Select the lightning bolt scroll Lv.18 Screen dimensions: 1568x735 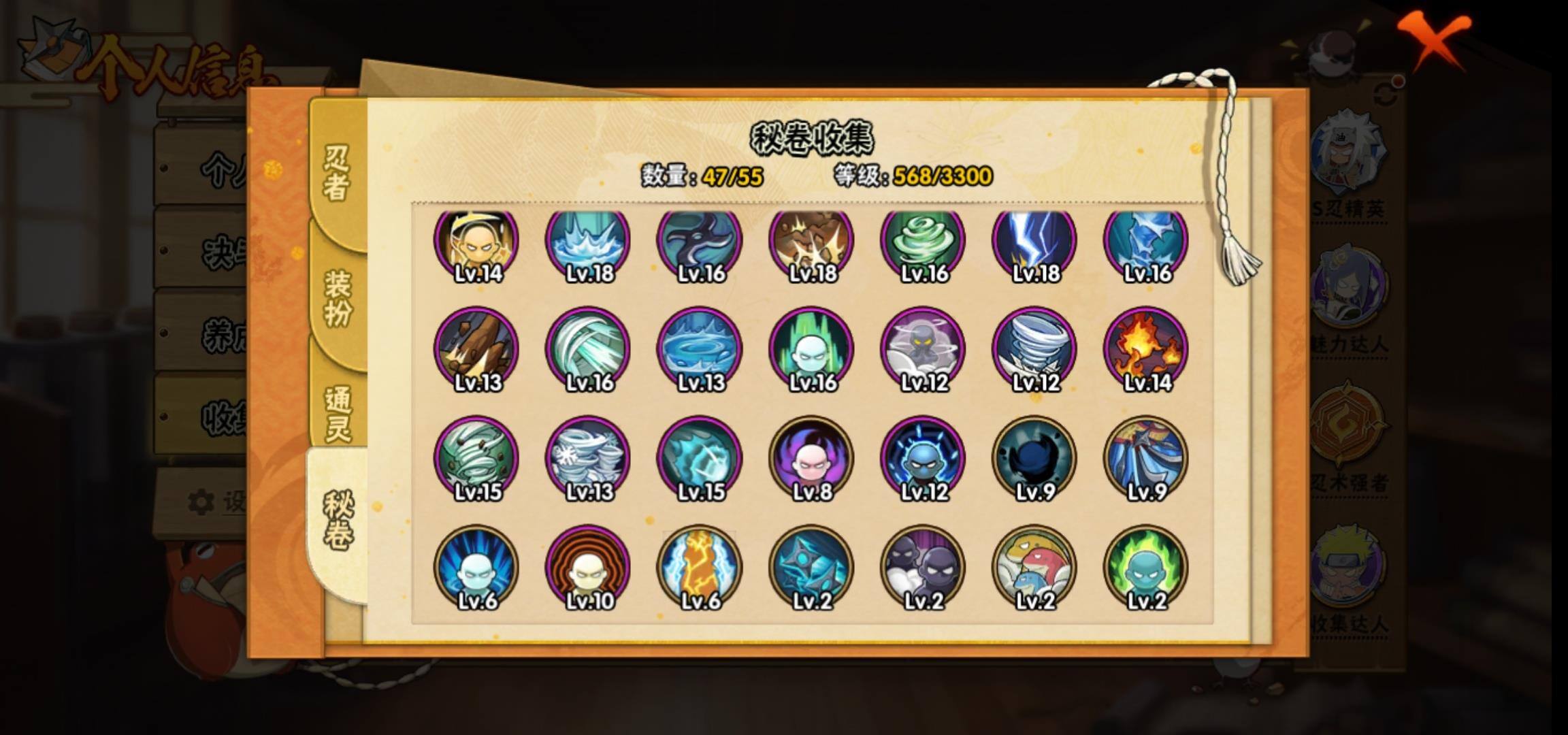[1034, 242]
